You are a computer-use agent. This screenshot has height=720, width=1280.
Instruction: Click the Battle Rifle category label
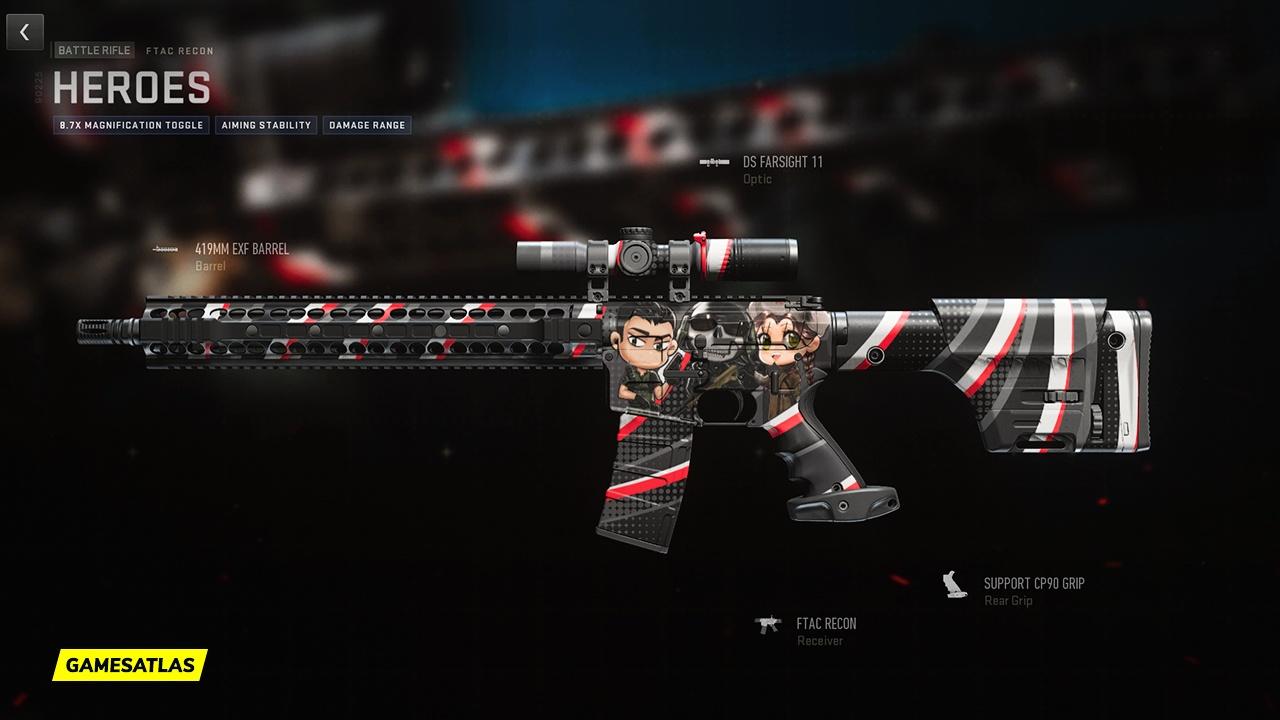[x=94, y=50]
